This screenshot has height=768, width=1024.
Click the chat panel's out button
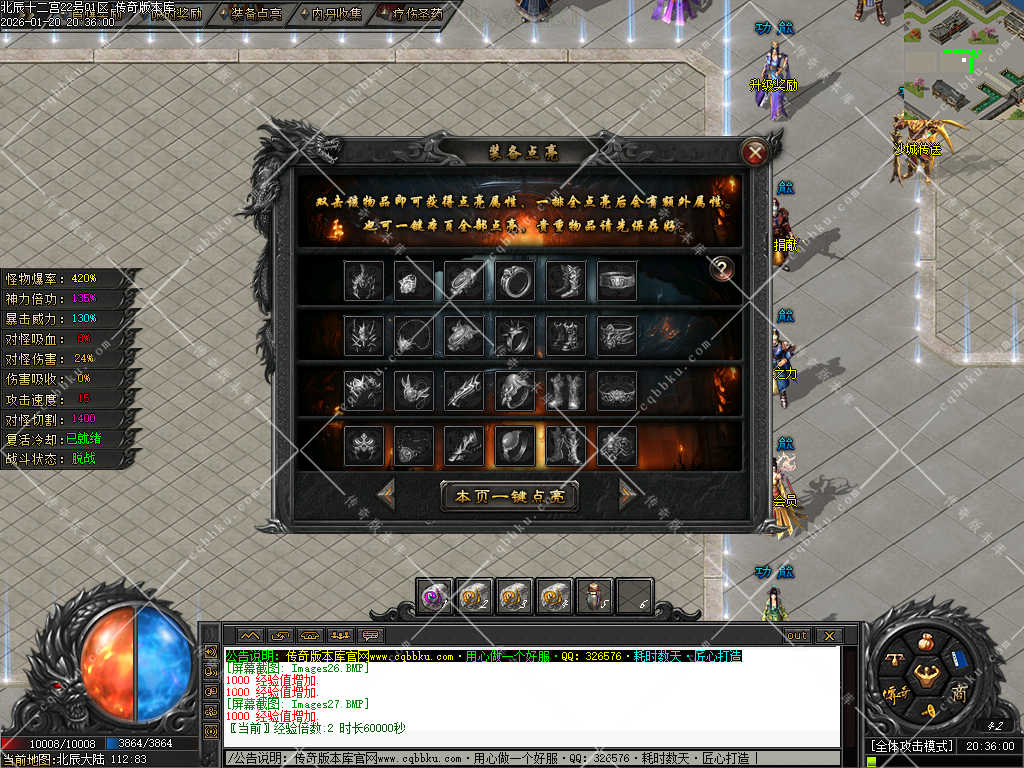pos(796,635)
